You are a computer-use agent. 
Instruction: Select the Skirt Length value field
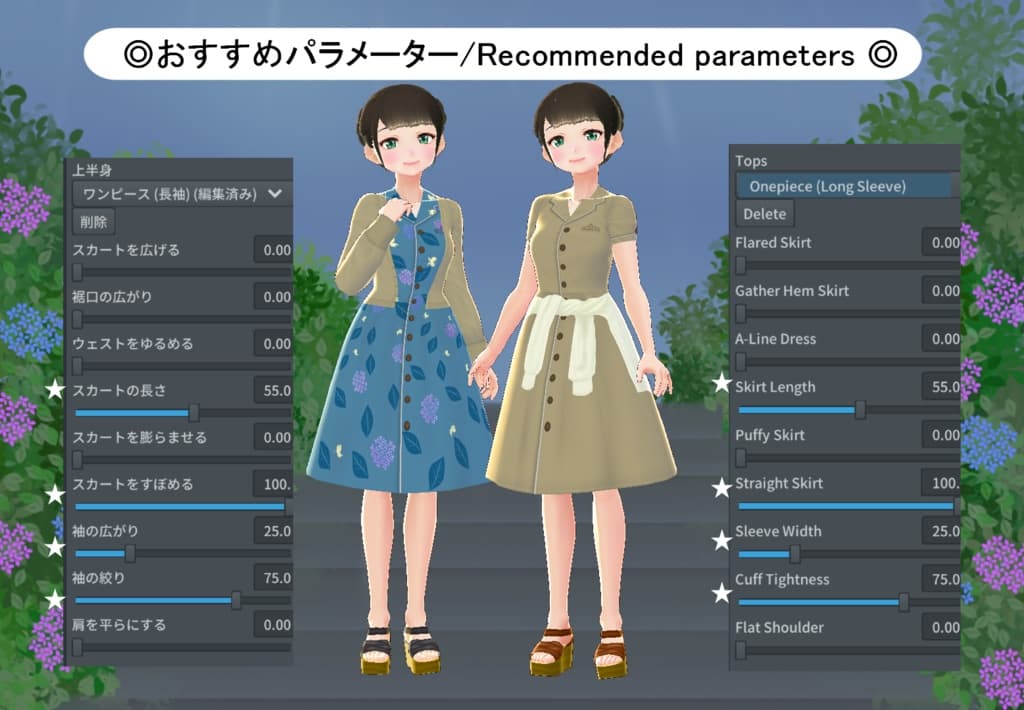click(941, 387)
